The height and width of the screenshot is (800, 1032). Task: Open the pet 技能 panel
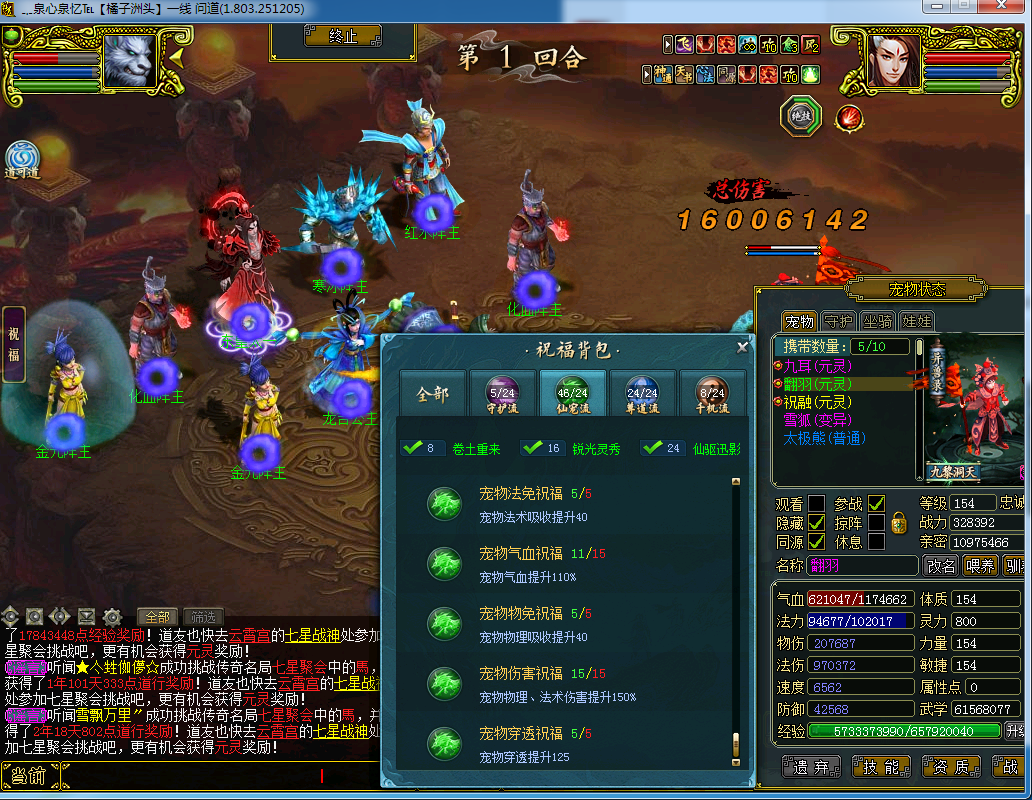pyautogui.click(x=881, y=767)
